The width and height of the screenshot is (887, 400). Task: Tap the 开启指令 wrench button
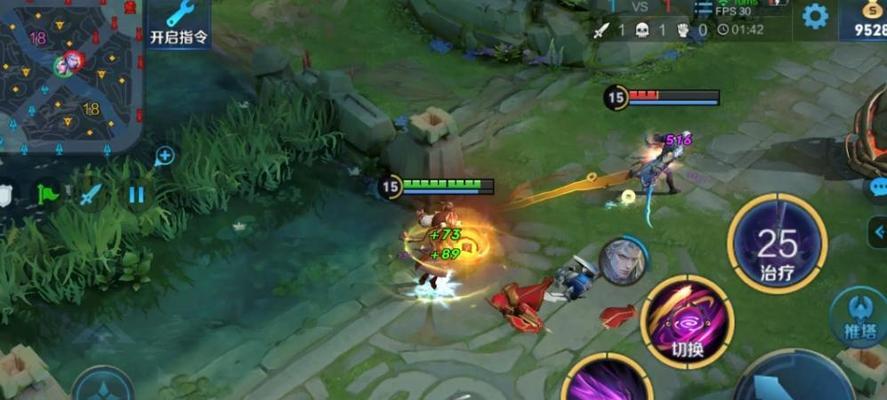179,23
